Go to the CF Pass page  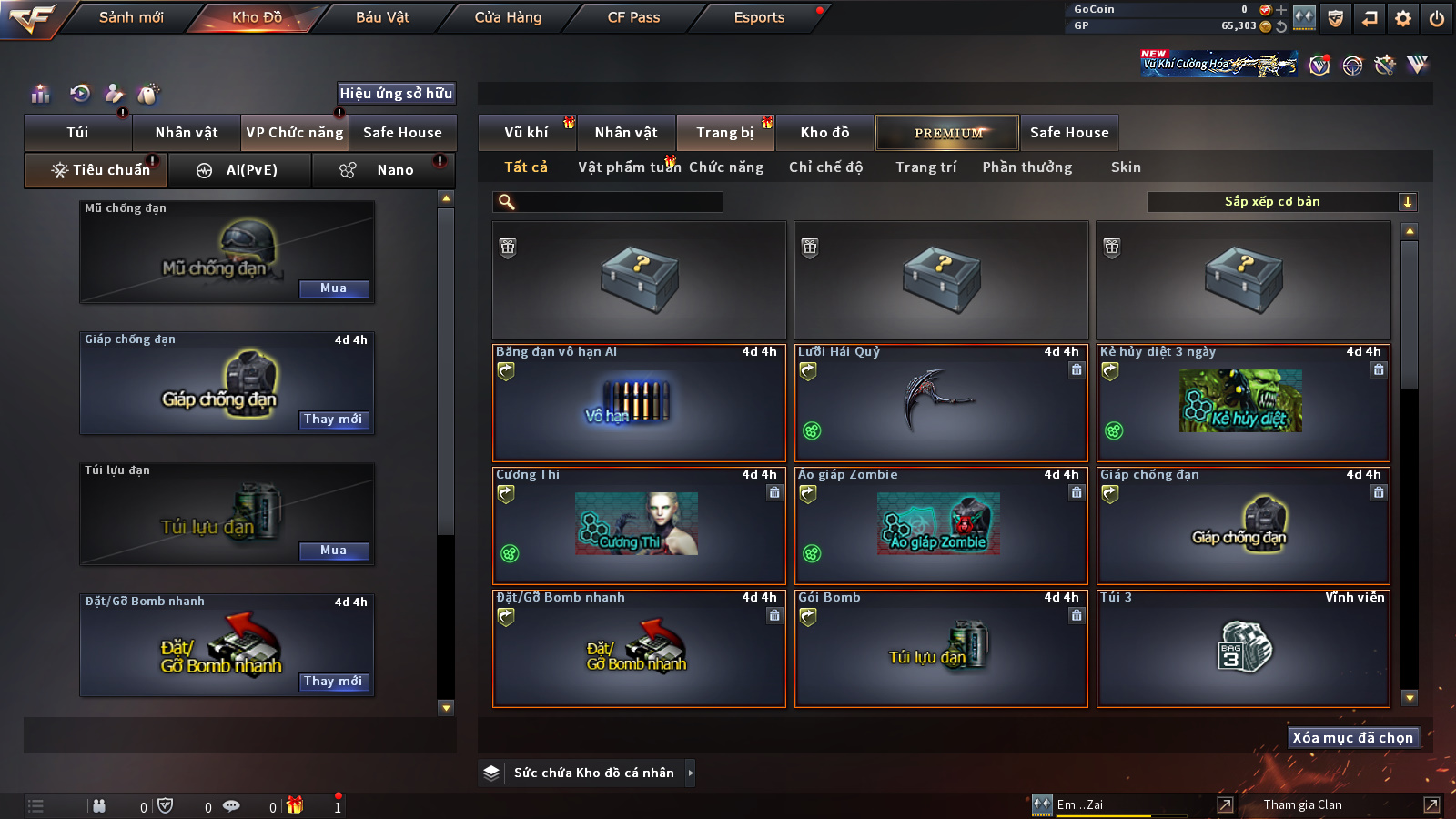[x=633, y=17]
